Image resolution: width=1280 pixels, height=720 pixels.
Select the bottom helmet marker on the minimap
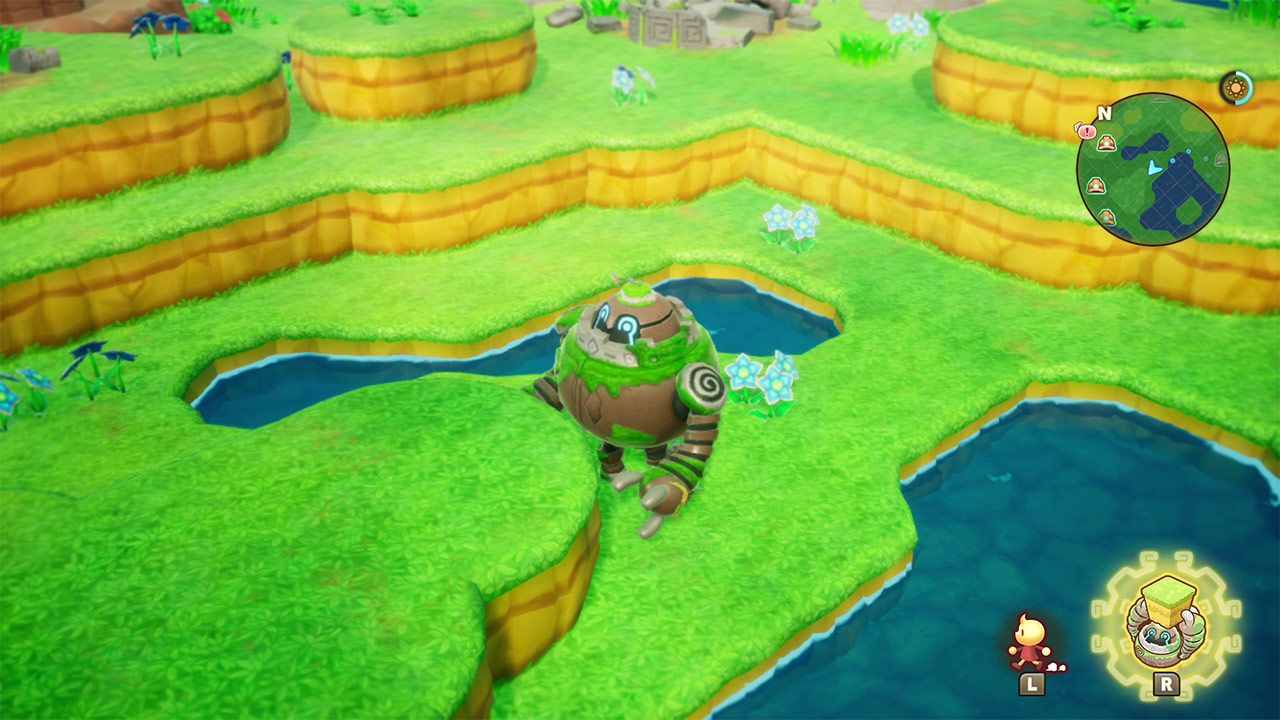[1106, 216]
